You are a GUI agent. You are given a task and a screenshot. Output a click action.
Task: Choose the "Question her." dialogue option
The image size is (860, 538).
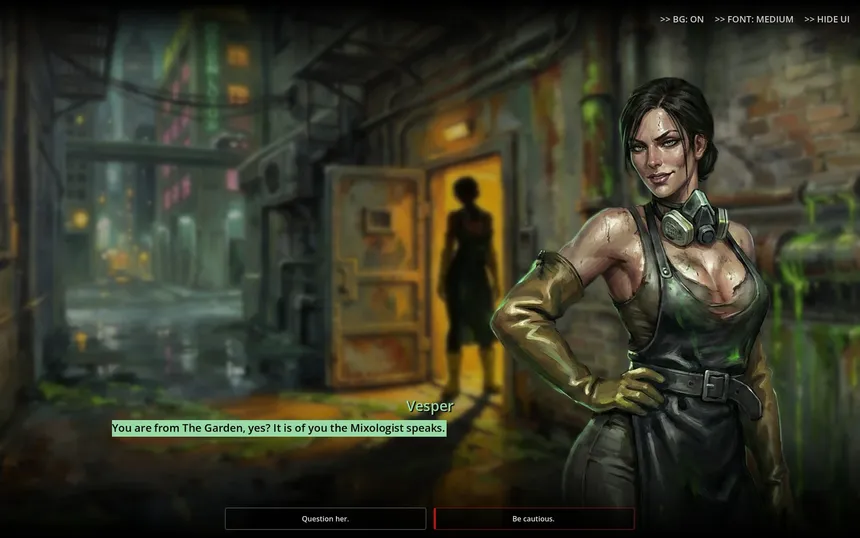coord(325,519)
